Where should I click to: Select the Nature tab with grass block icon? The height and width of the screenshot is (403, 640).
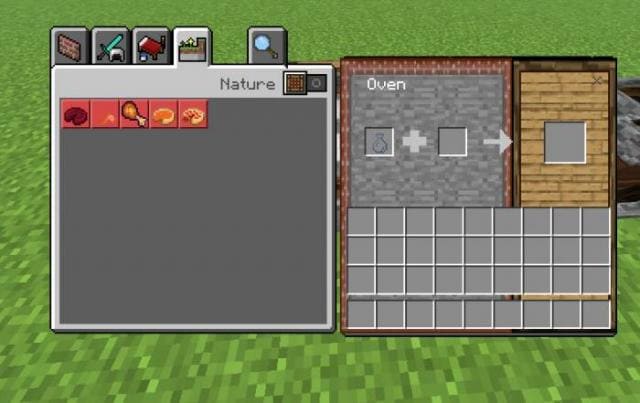(x=191, y=47)
